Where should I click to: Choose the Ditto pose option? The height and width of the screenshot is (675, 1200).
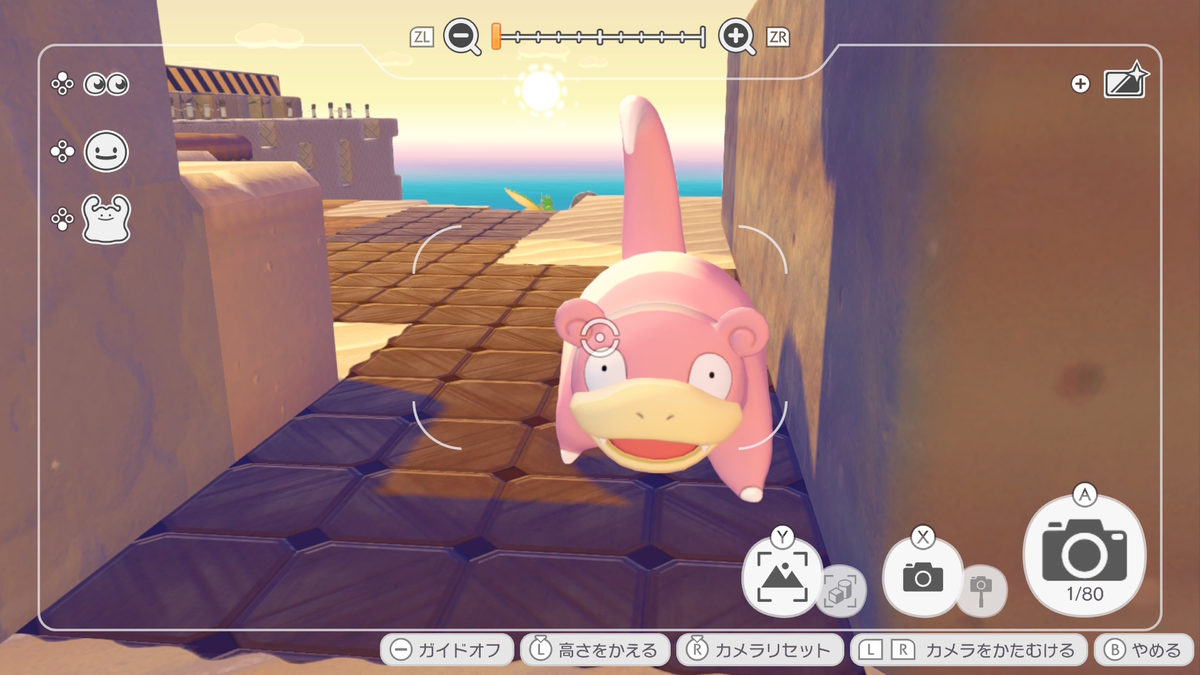pyautogui.click(x=106, y=218)
